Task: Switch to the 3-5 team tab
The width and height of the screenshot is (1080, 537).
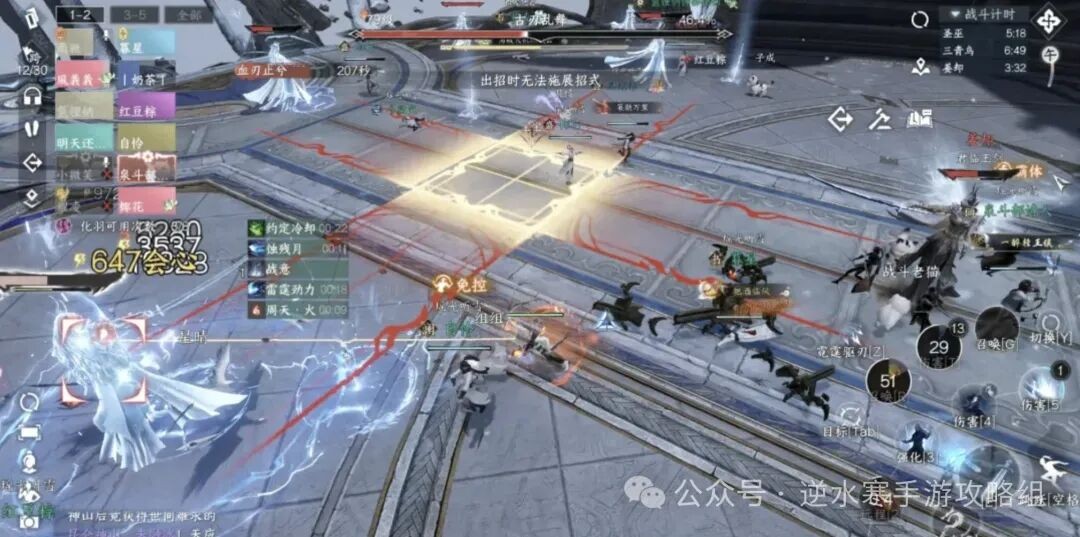Action: click(127, 14)
